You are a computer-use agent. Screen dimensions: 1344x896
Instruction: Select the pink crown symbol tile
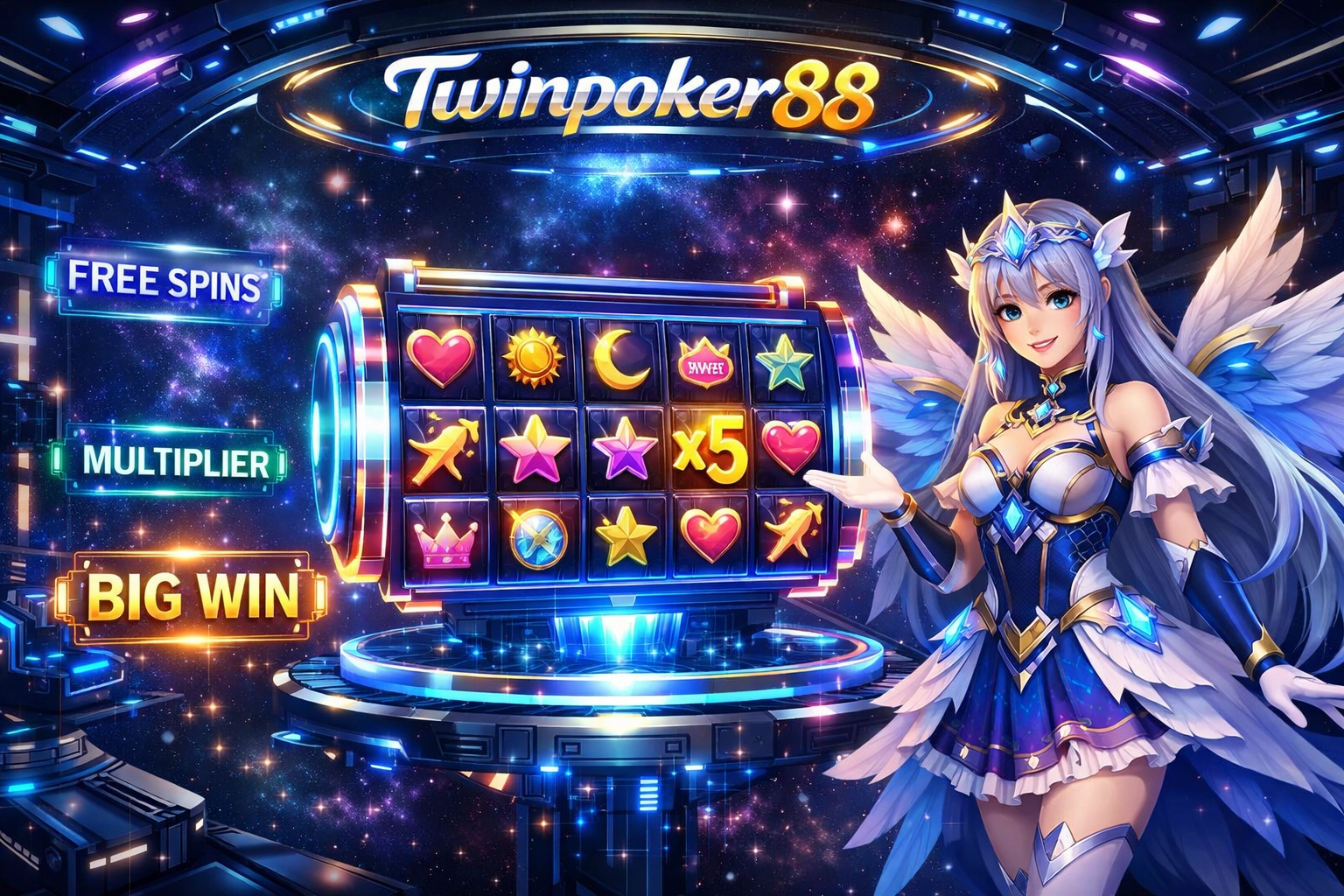[x=446, y=537]
